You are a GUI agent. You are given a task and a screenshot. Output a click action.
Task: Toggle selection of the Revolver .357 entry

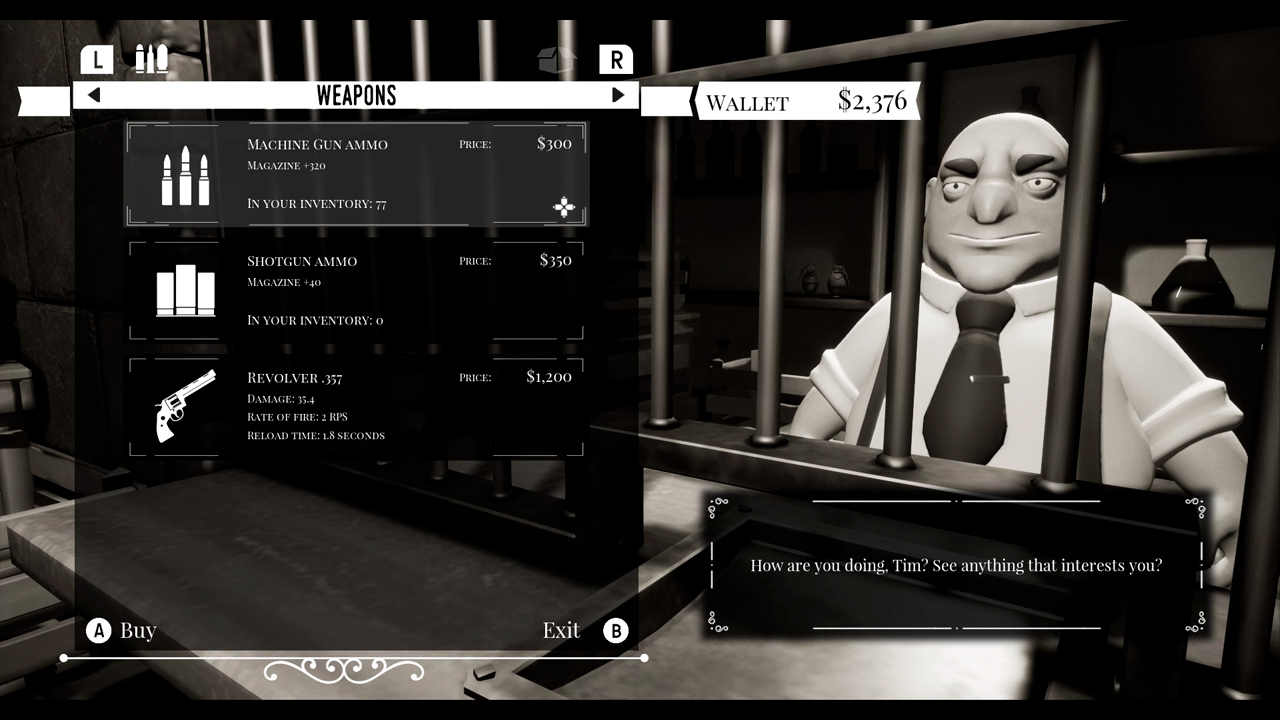[x=356, y=406]
